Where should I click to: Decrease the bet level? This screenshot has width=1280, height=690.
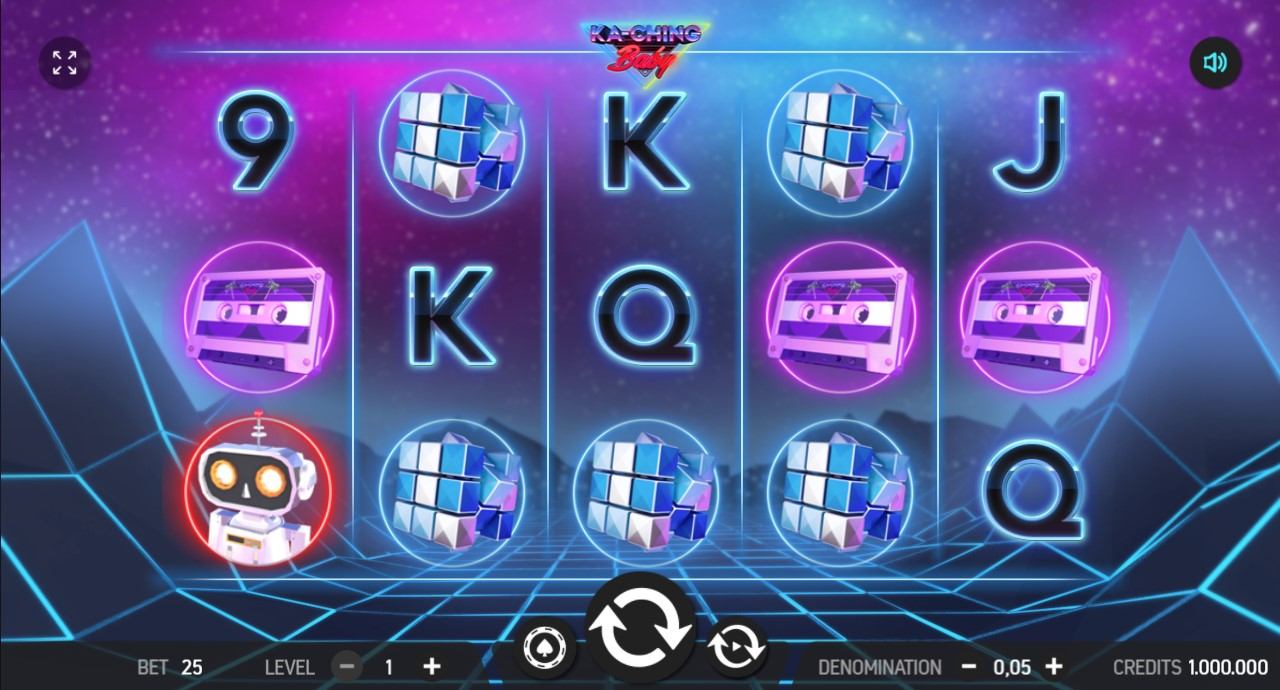[347, 666]
